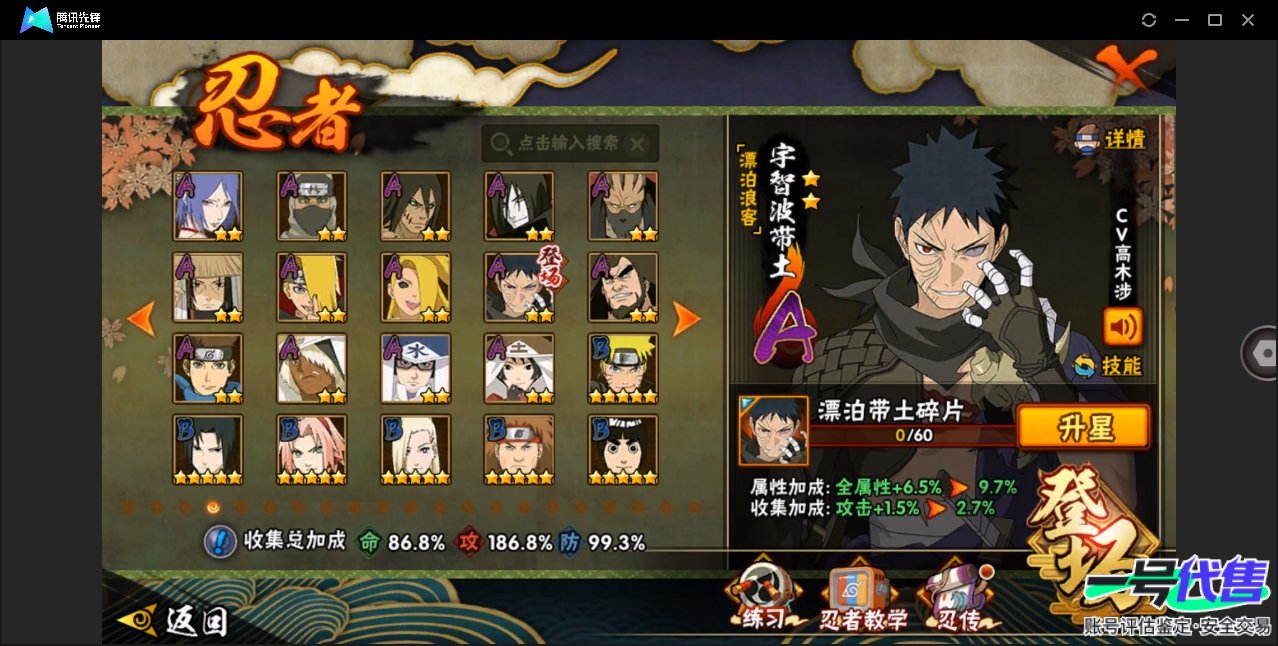
Task: Click the 升星 star upgrade button
Action: click(x=1083, y=428)
